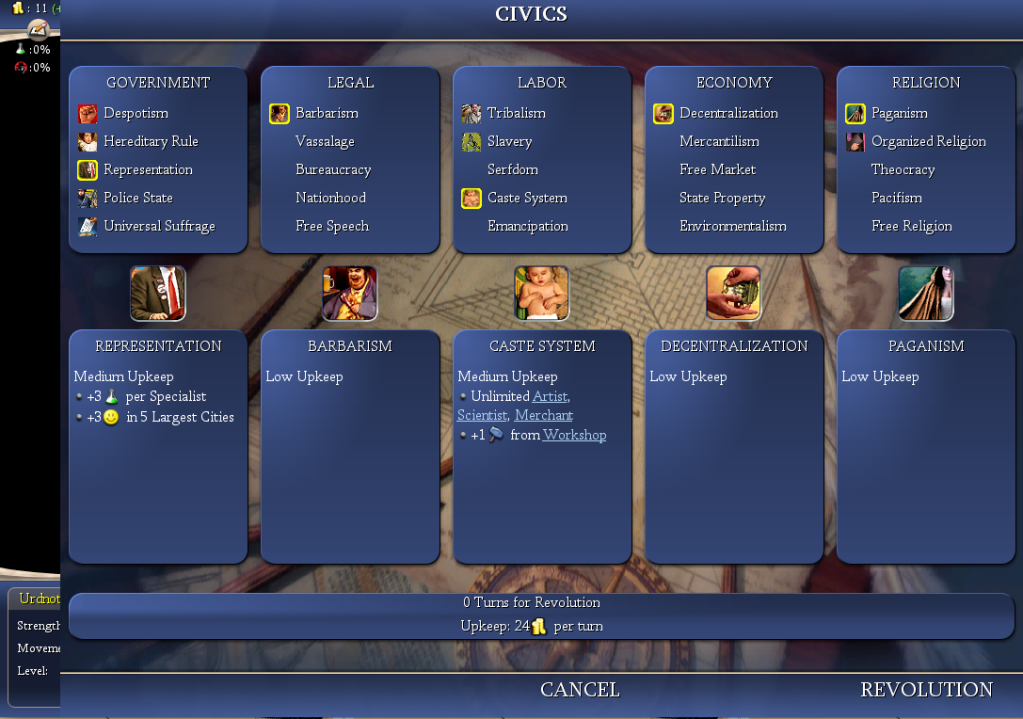Choose Hereditary Rule civic

click(150, 142)
